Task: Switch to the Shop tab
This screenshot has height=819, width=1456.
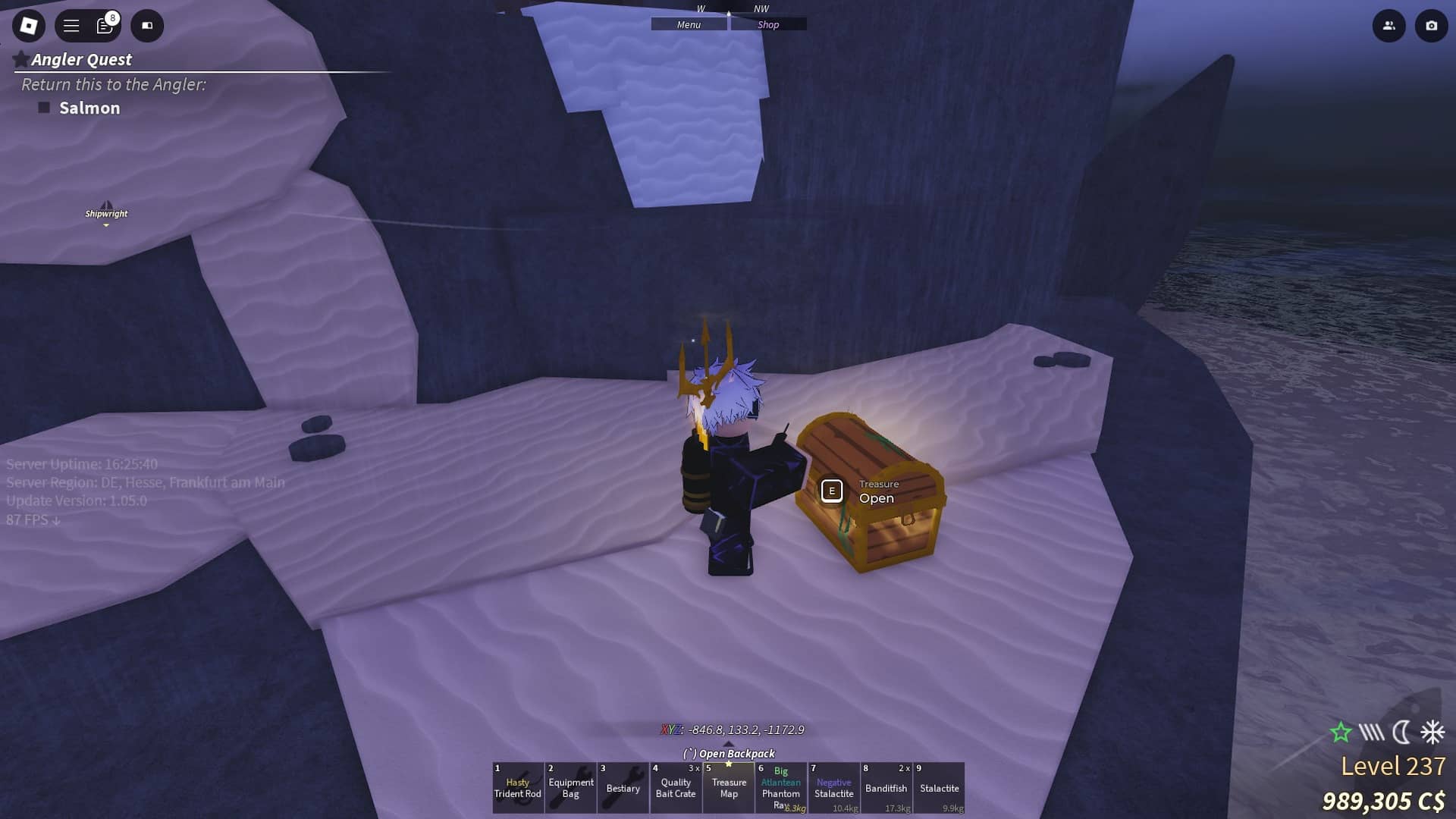Action: pyautogui.click(x=769, y=24)
